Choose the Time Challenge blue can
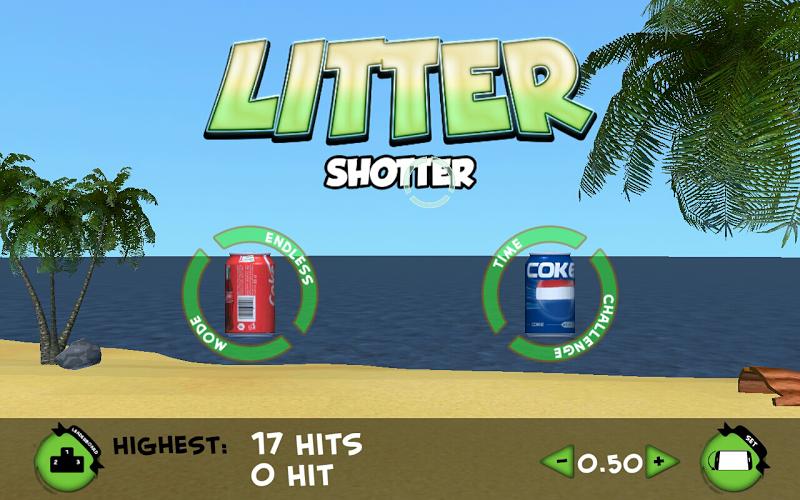 click(x=549, y=293)
